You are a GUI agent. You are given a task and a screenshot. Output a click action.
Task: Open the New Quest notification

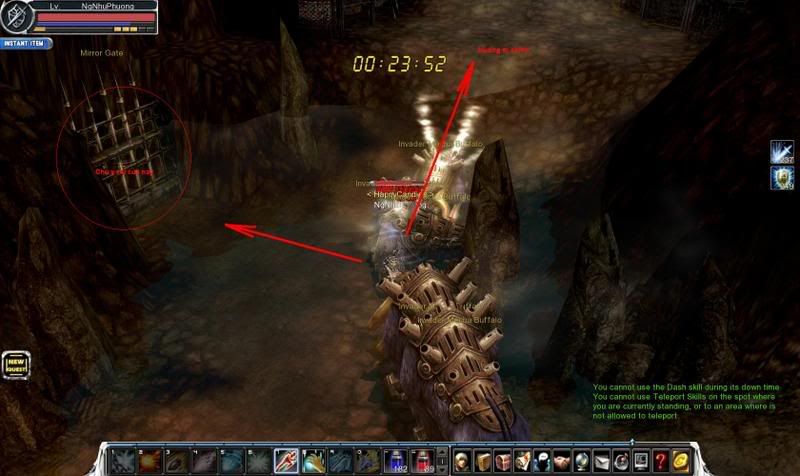click(x=15, y=365)
